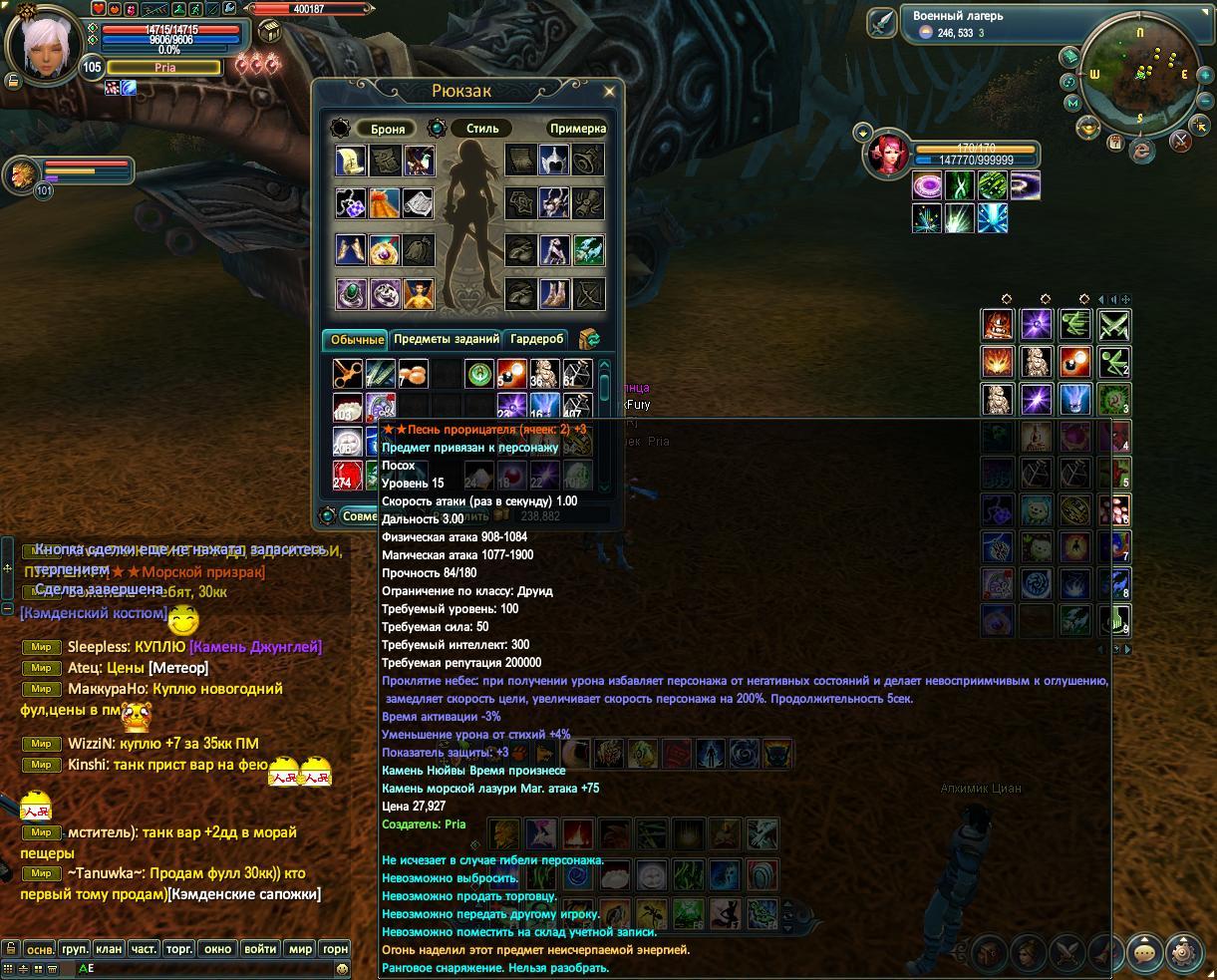The width and height of the screenshot is (1217, 980).
Task: Click the green gem ring slot
Action: 351,294
